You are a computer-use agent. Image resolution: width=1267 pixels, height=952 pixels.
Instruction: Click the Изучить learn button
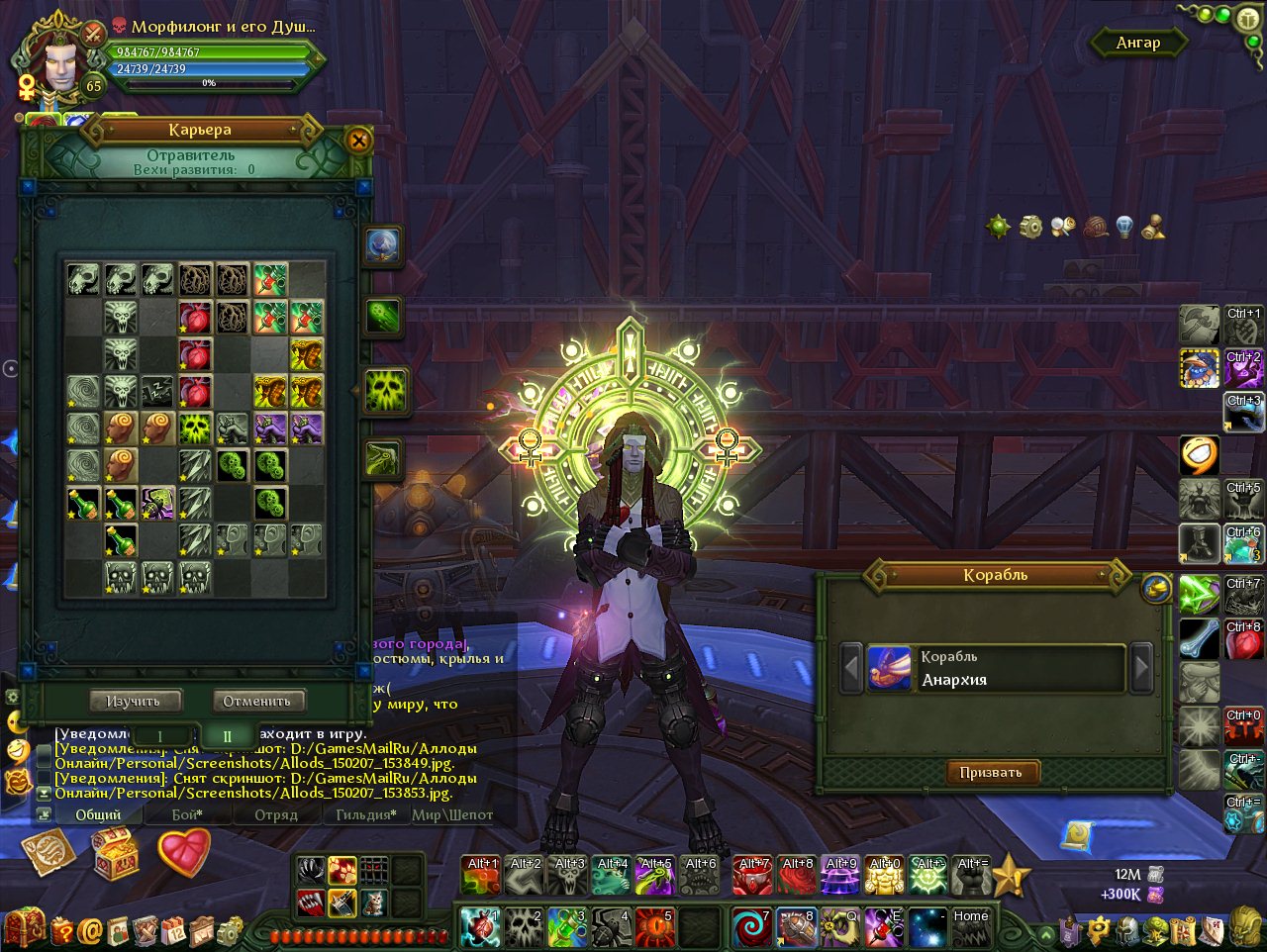133,701
